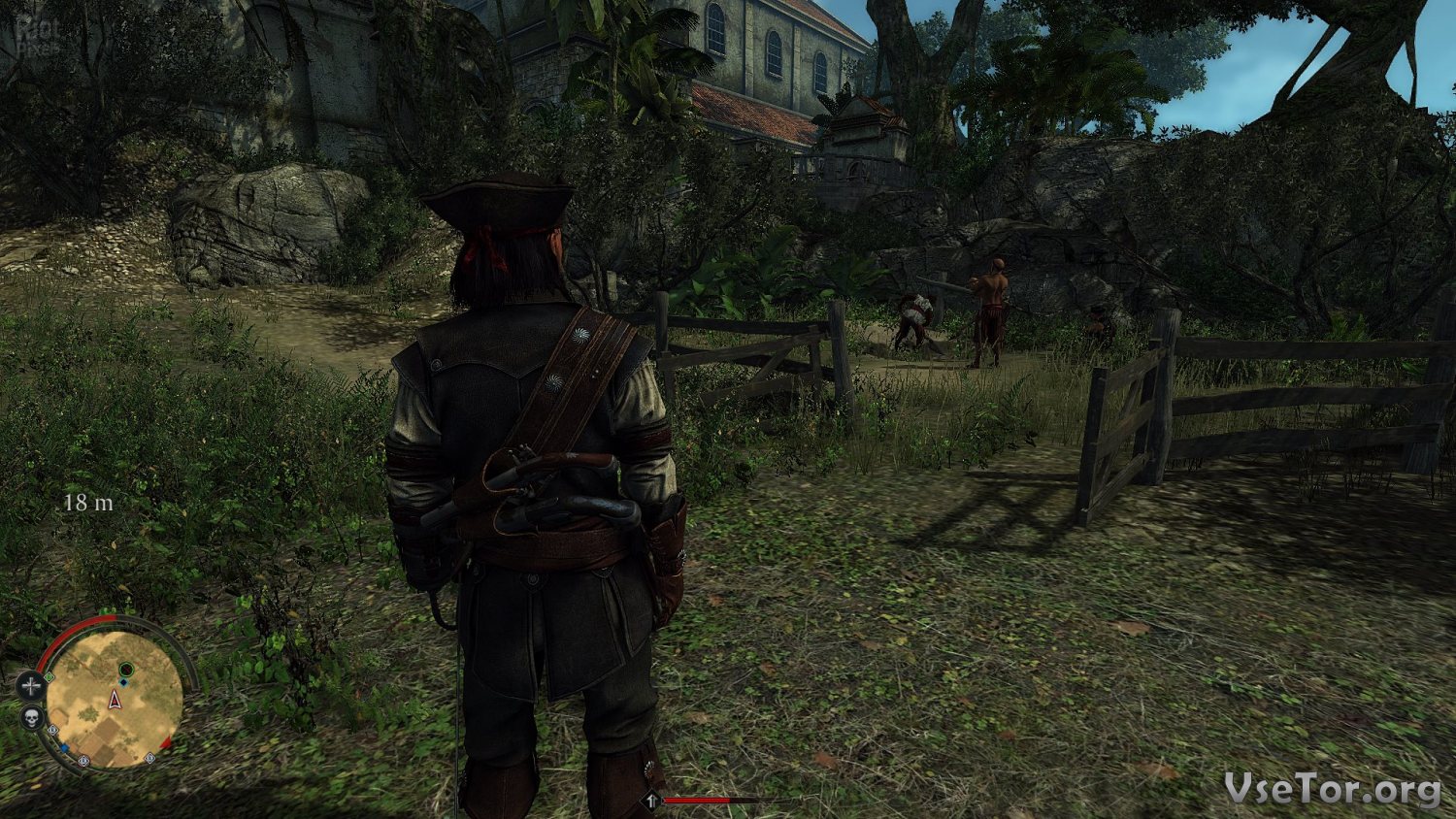Click the green diamond marker on minimap edge

tap(50, 677)
